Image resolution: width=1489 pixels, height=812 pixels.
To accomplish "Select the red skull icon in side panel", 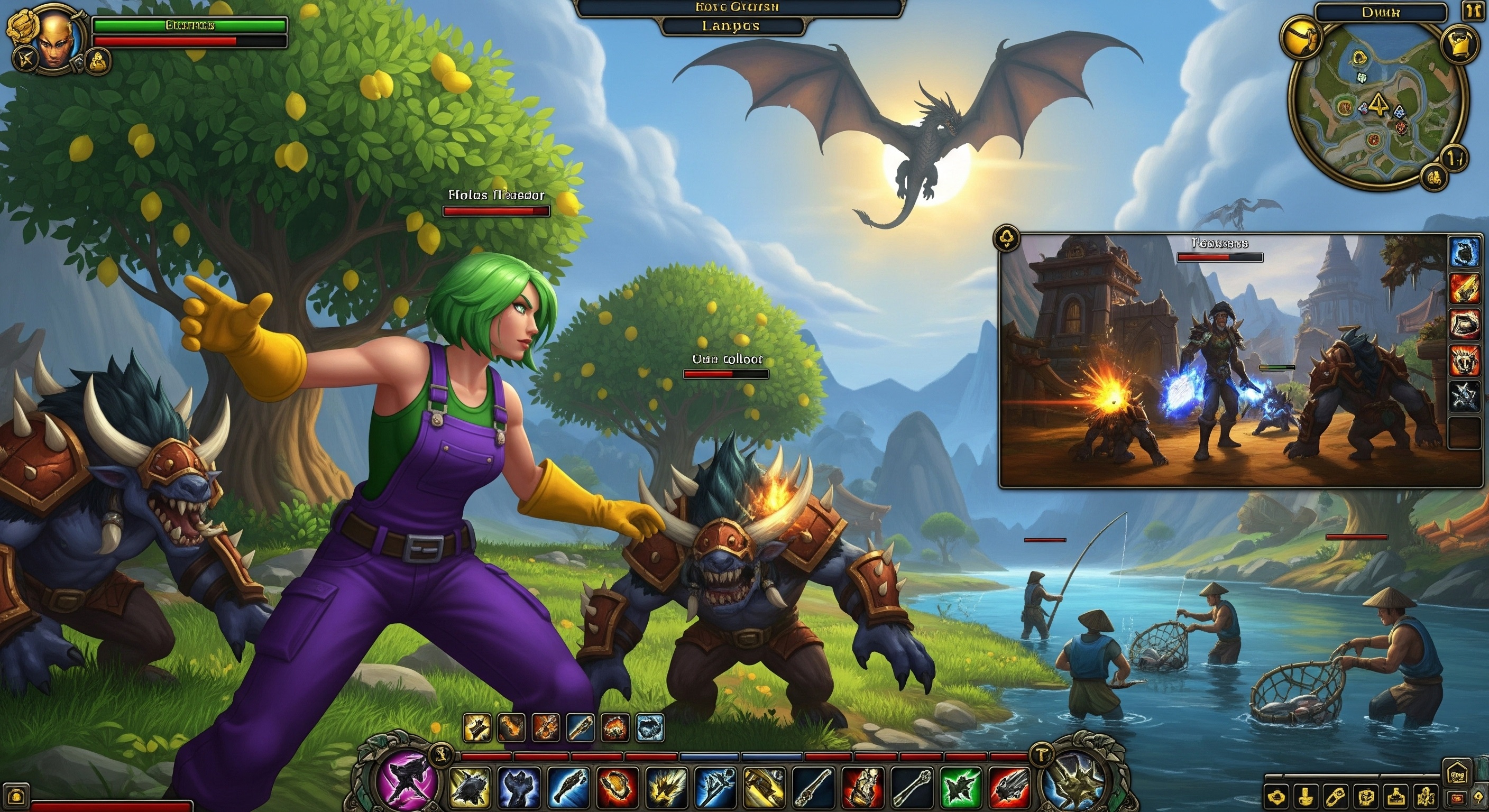I will (x=1465, y=359).
